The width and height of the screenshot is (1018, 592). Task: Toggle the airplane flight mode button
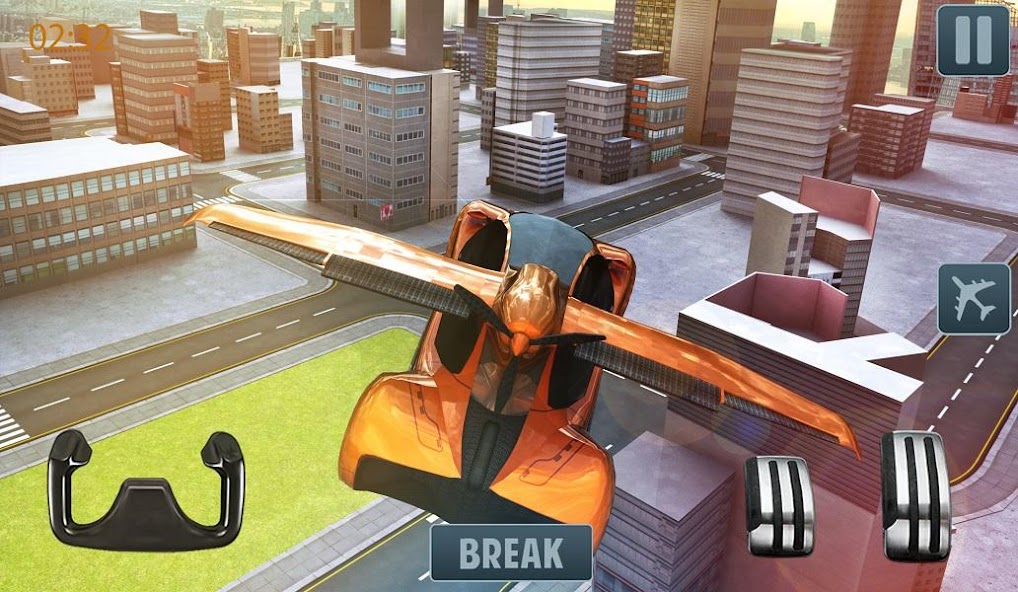[973, 299]
